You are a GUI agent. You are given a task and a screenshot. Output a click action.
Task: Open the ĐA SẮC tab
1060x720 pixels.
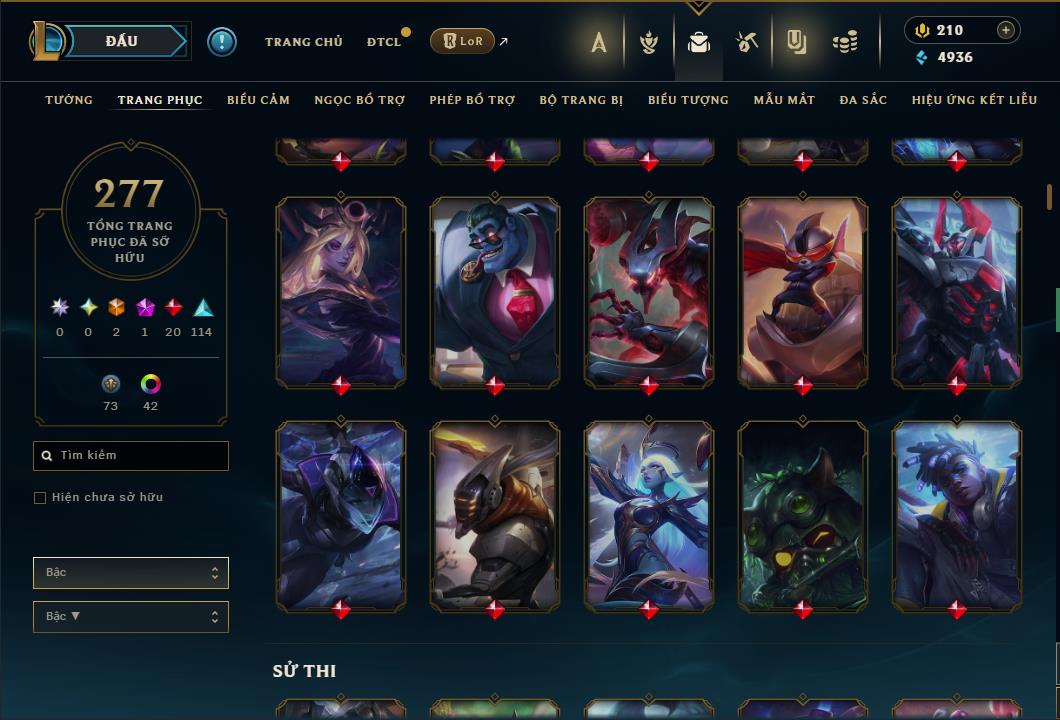tap(863, 100)
